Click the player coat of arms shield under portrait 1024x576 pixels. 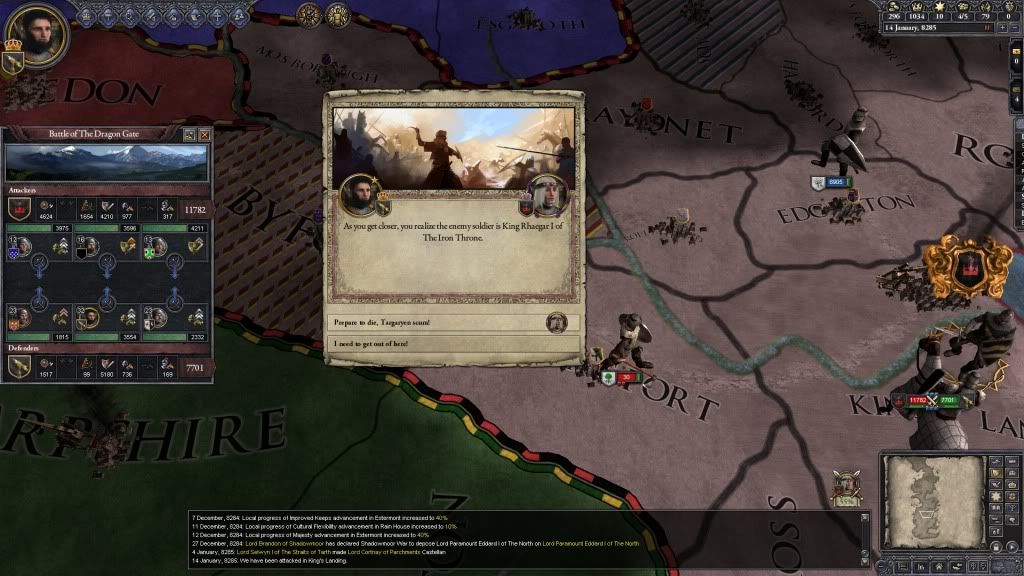tap(15, 61)
